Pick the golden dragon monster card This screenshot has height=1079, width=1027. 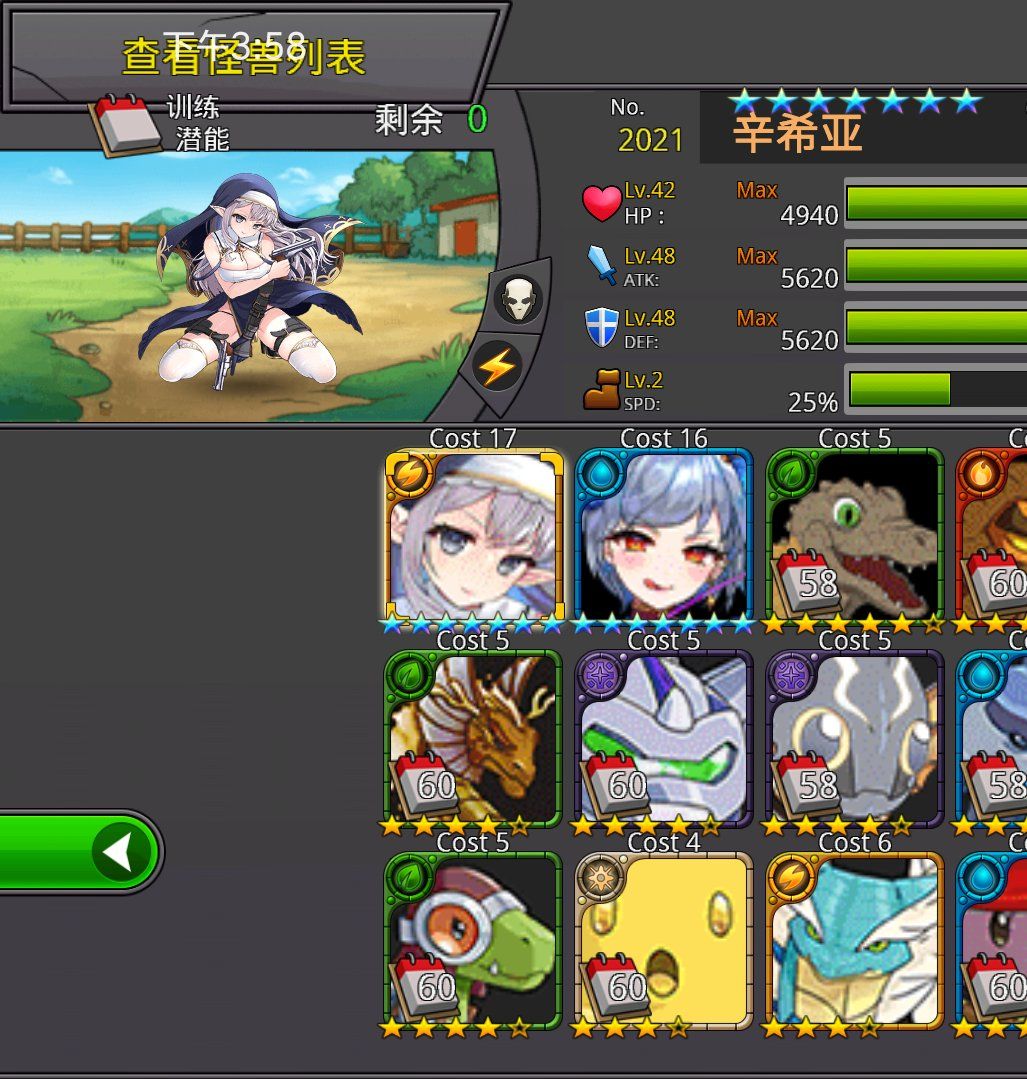pyautogui.click(x=473, y=739)
